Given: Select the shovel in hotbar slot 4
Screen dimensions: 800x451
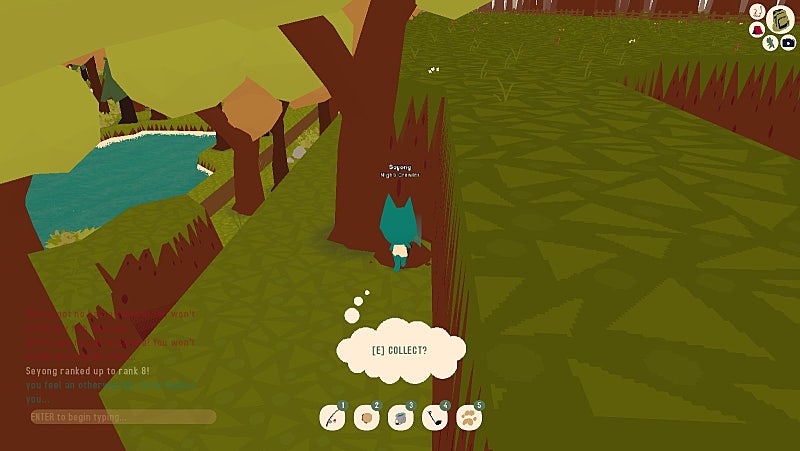Looking at the screenshot, I should (434, 418).
